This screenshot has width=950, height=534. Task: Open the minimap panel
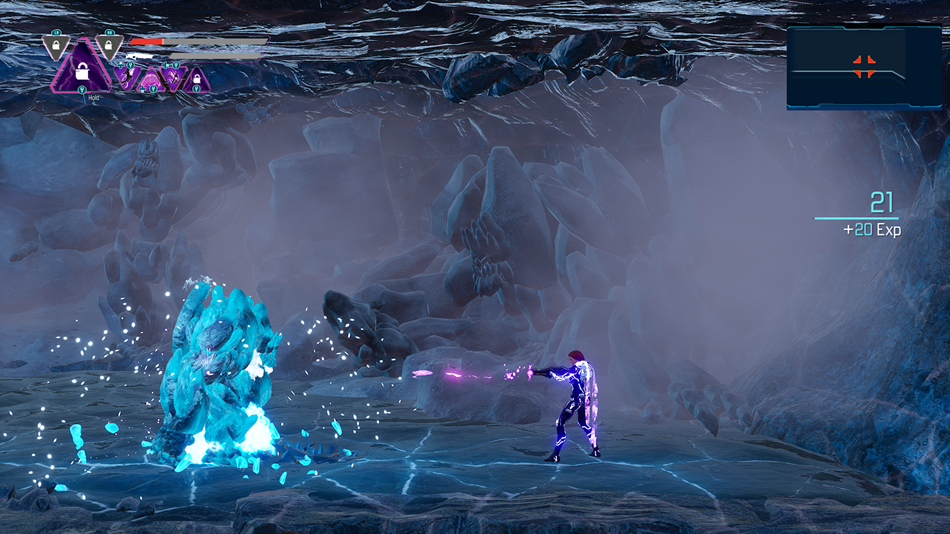(849, 68)
